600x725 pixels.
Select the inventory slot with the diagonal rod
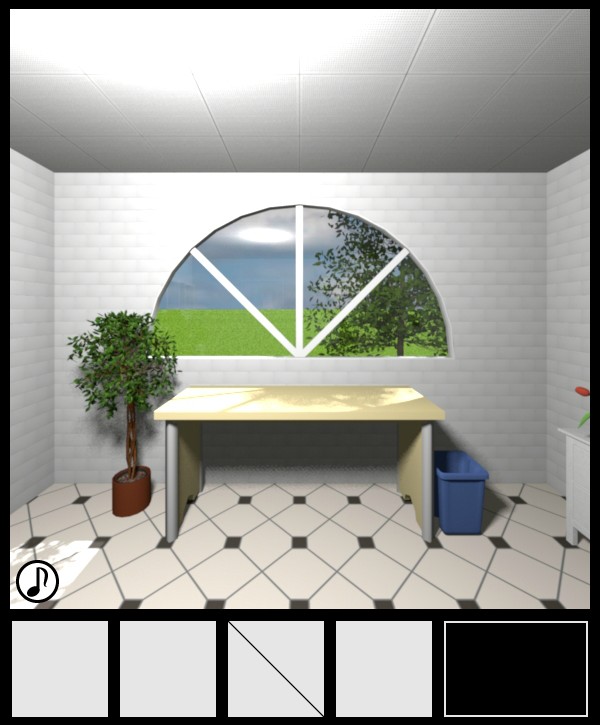coord(276,669)
